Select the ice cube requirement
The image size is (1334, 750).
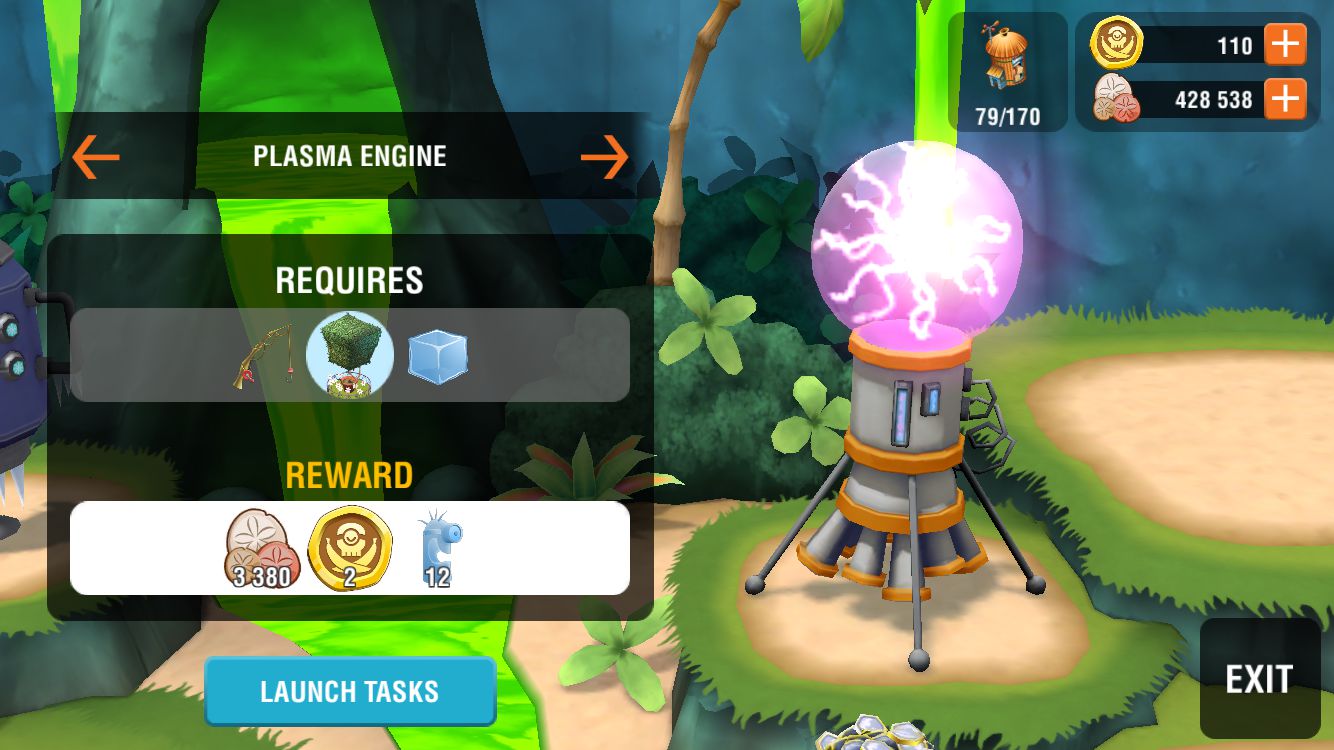tap(438, 354)
